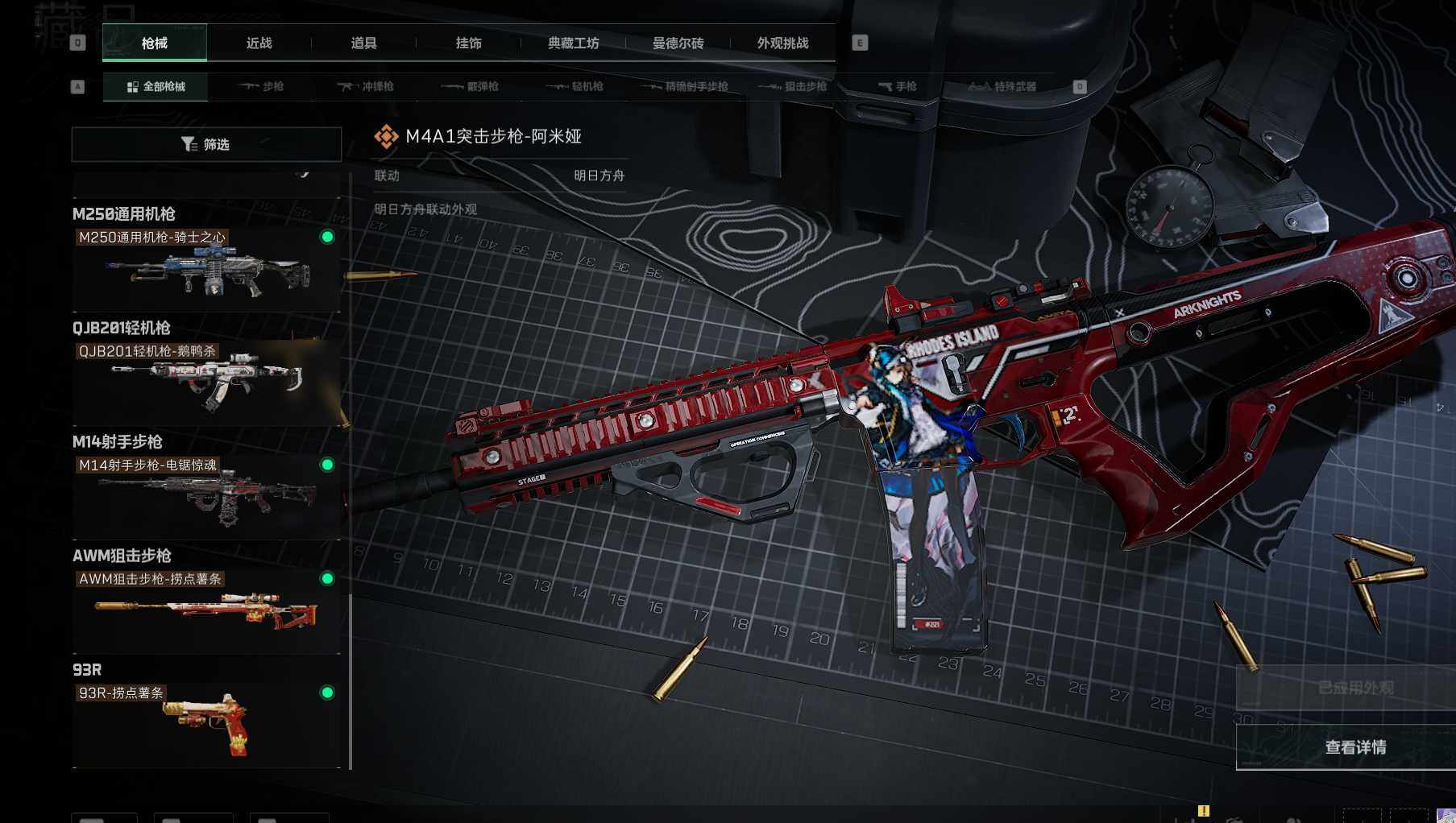Open the 道具 items tab

(x=363, y=43)
